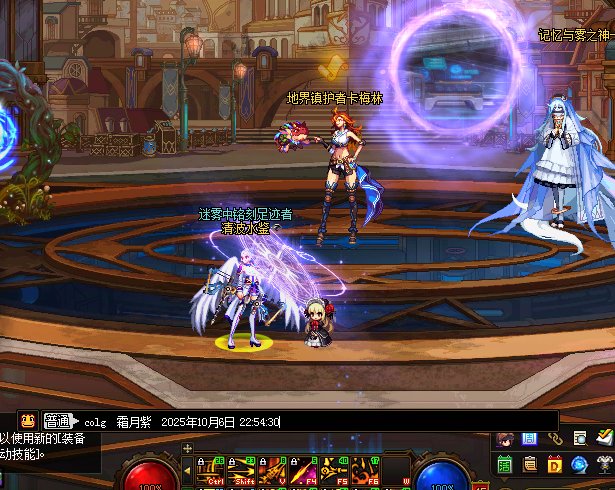Open the brown clipboard scroll icon
This screenshot has height=490, width=615.
click(530, 464)
